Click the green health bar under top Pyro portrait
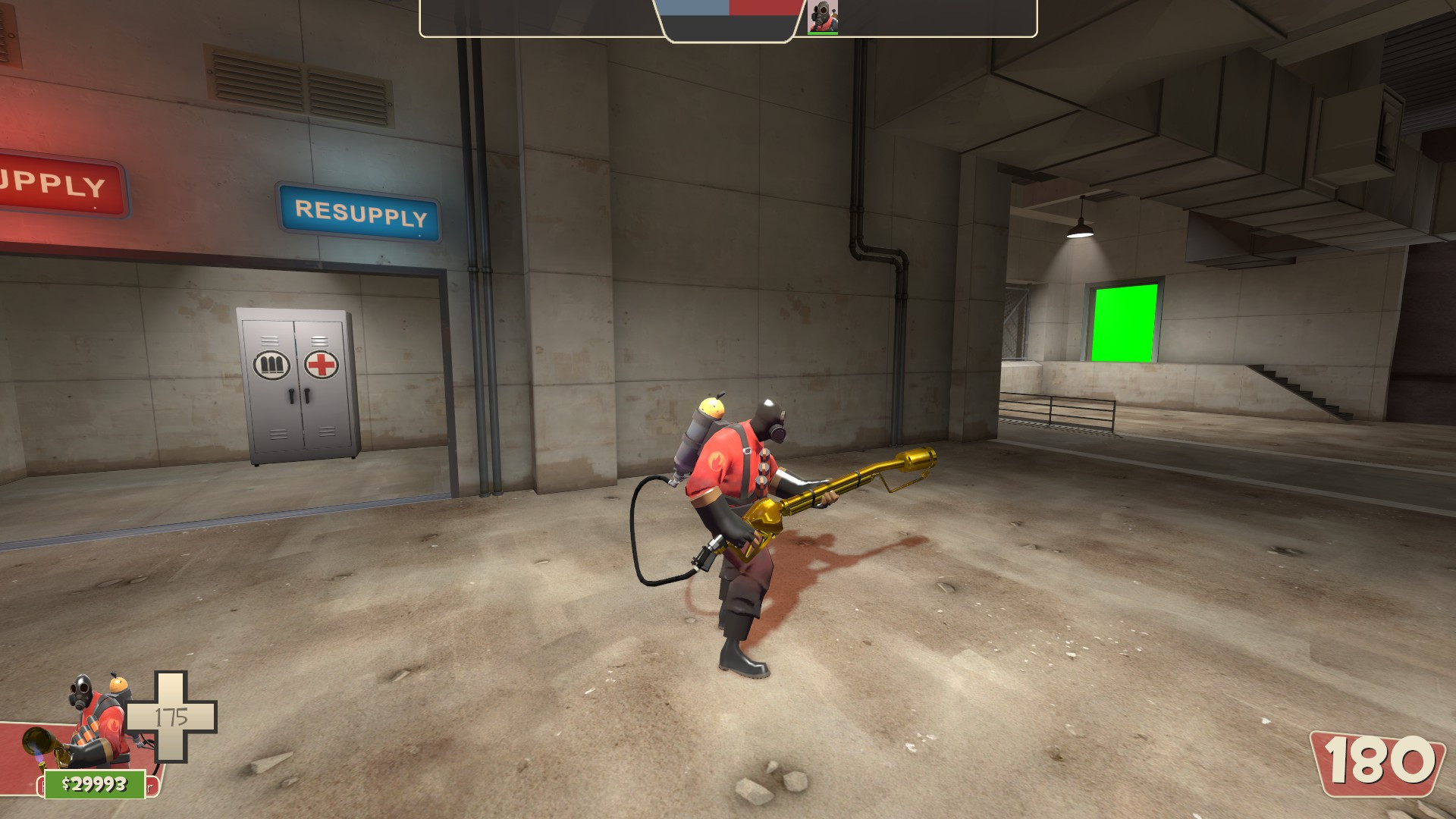 [x=823, y=33]
